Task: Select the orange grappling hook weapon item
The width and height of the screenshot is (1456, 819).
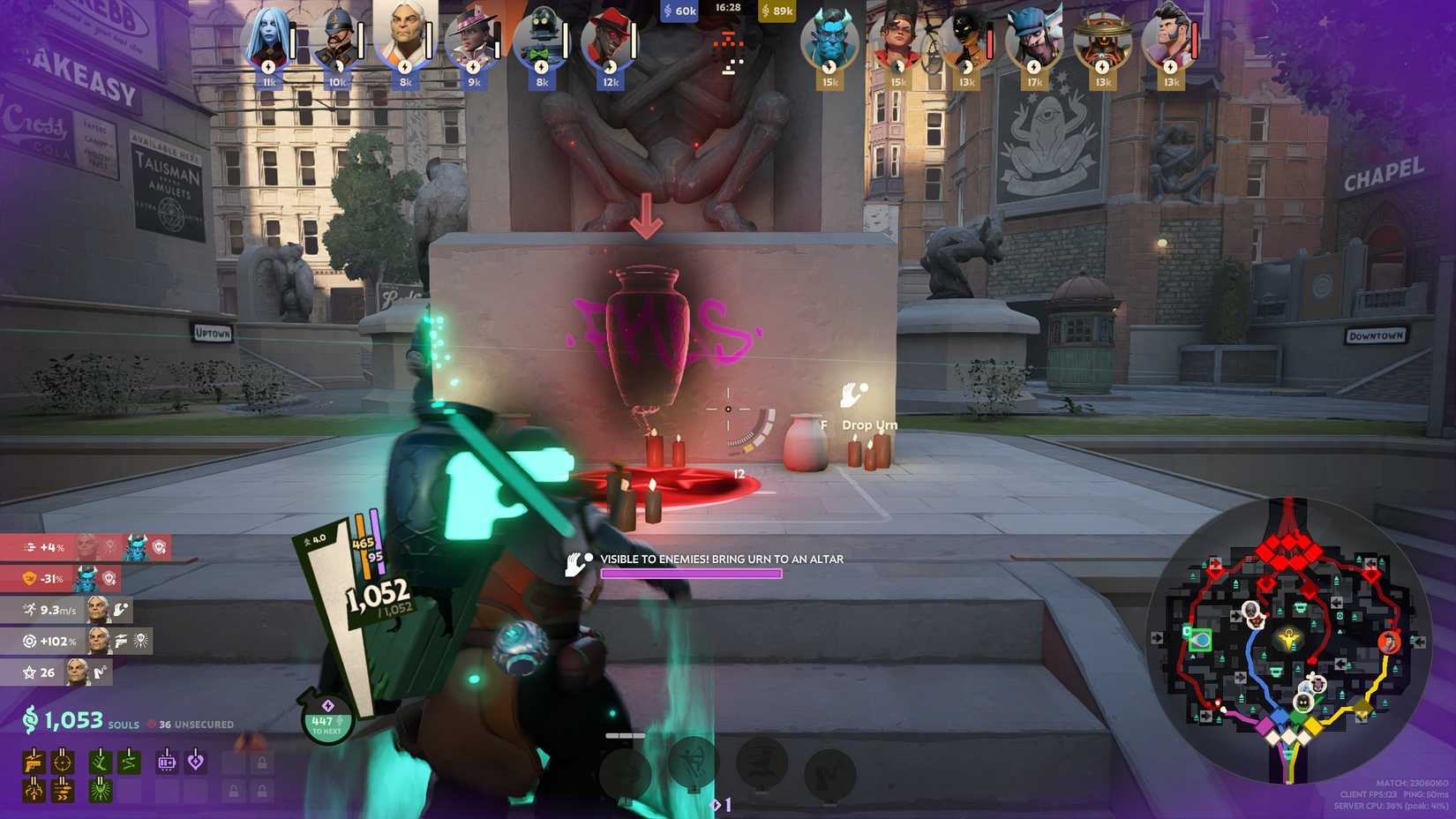Action: [x=33, y=791]
